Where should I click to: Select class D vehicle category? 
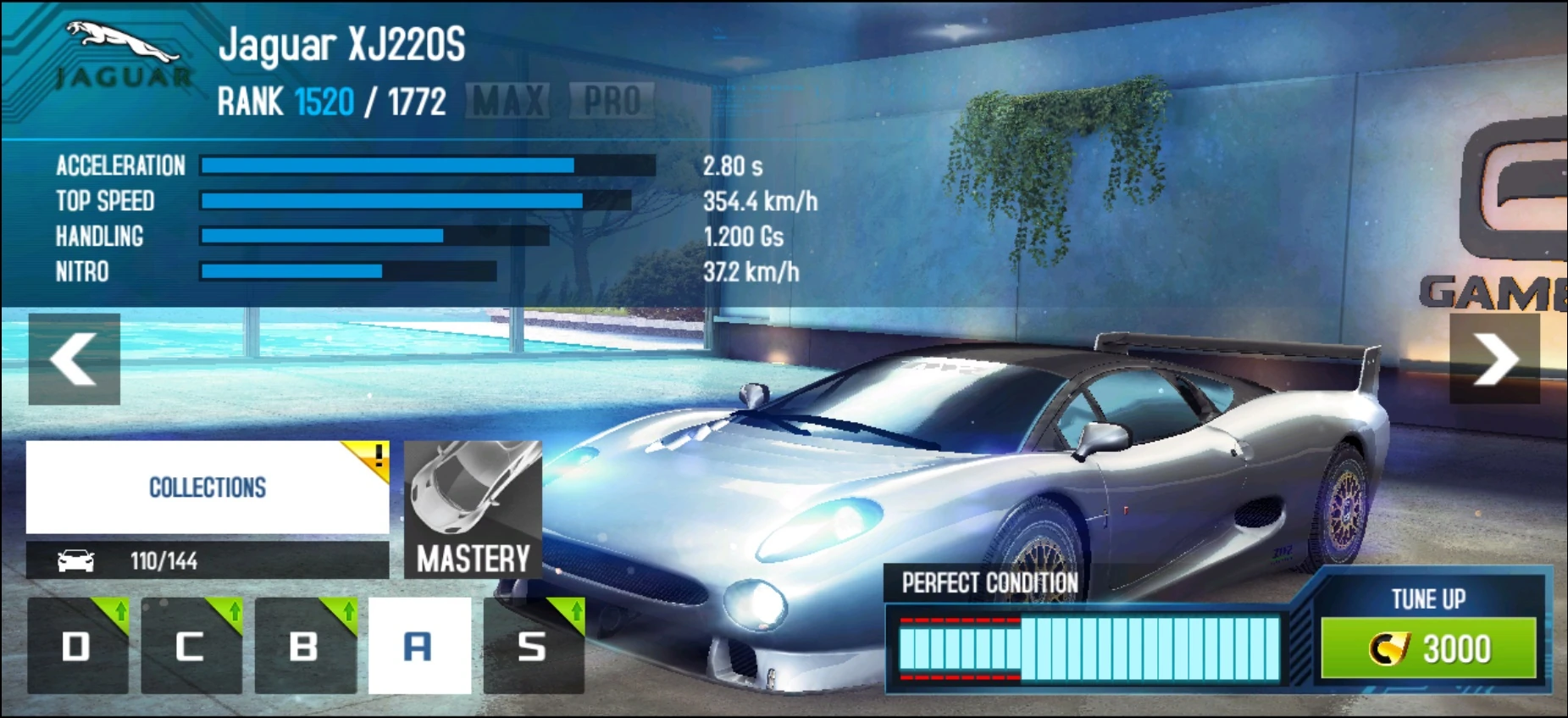click(x=76, y=647)
